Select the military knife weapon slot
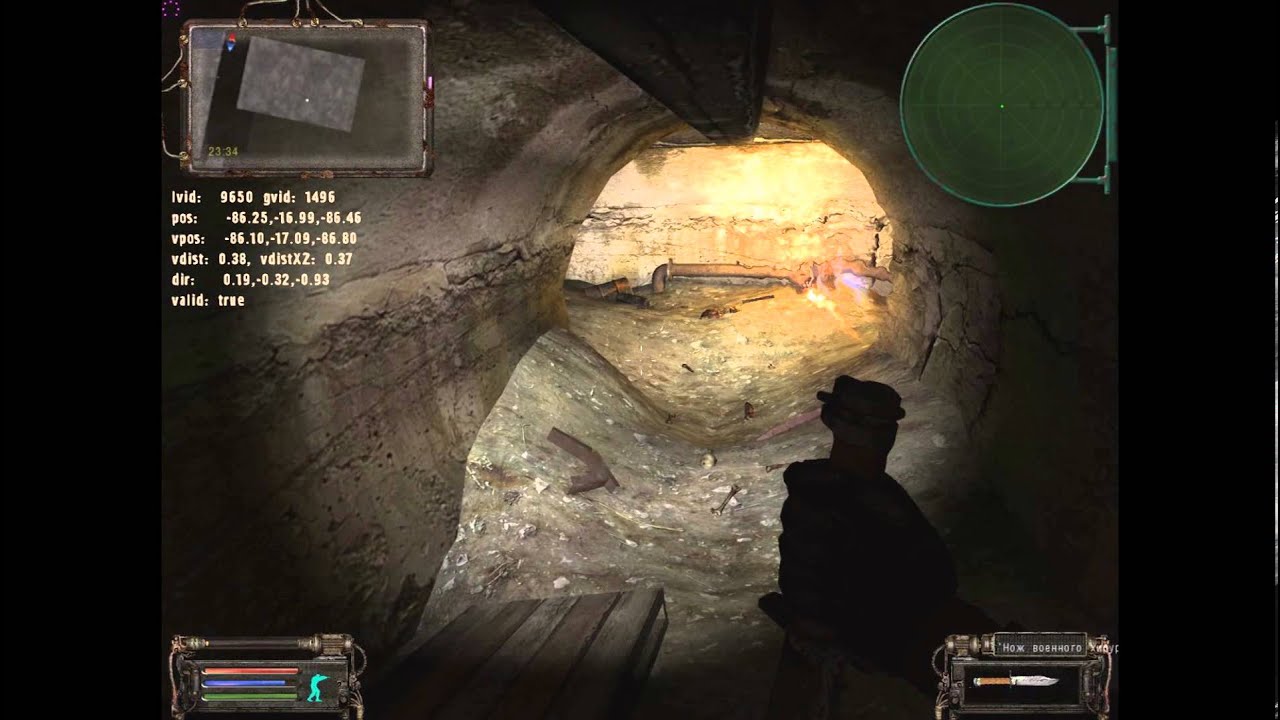Screen dimensions: 1280x720 point(1016,681)
